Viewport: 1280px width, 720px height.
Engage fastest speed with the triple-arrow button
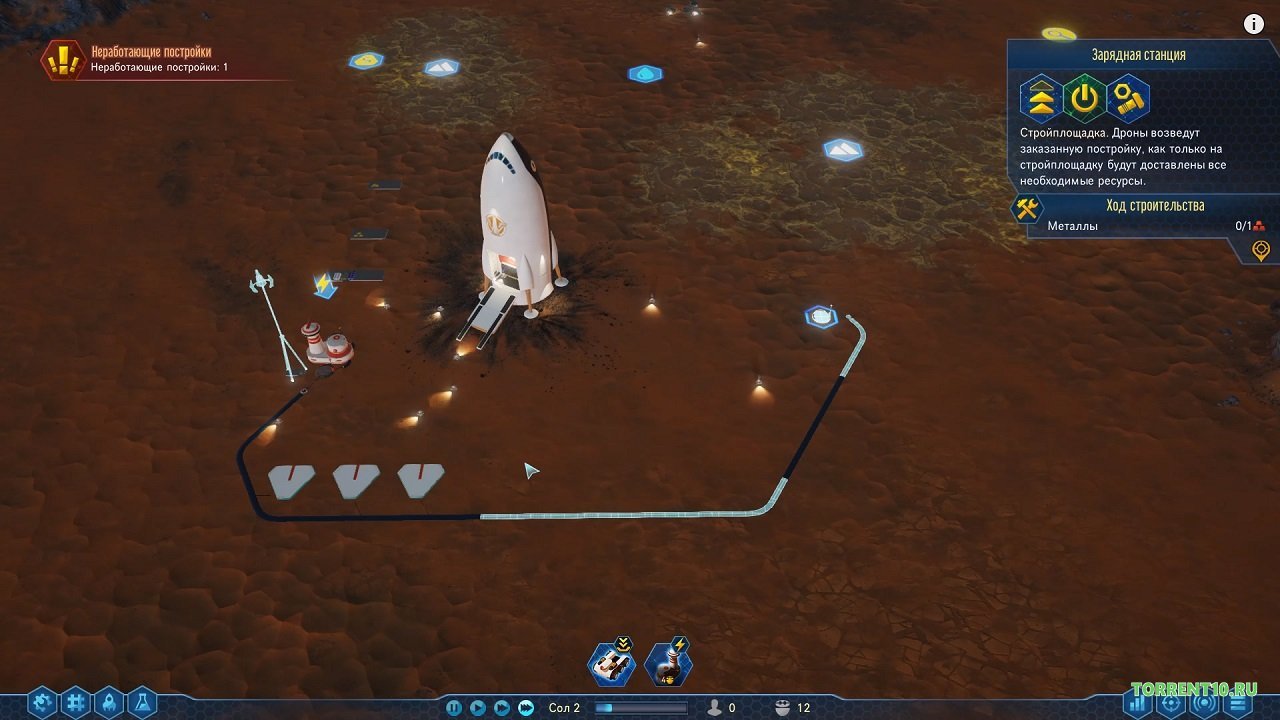pos(524,707)
